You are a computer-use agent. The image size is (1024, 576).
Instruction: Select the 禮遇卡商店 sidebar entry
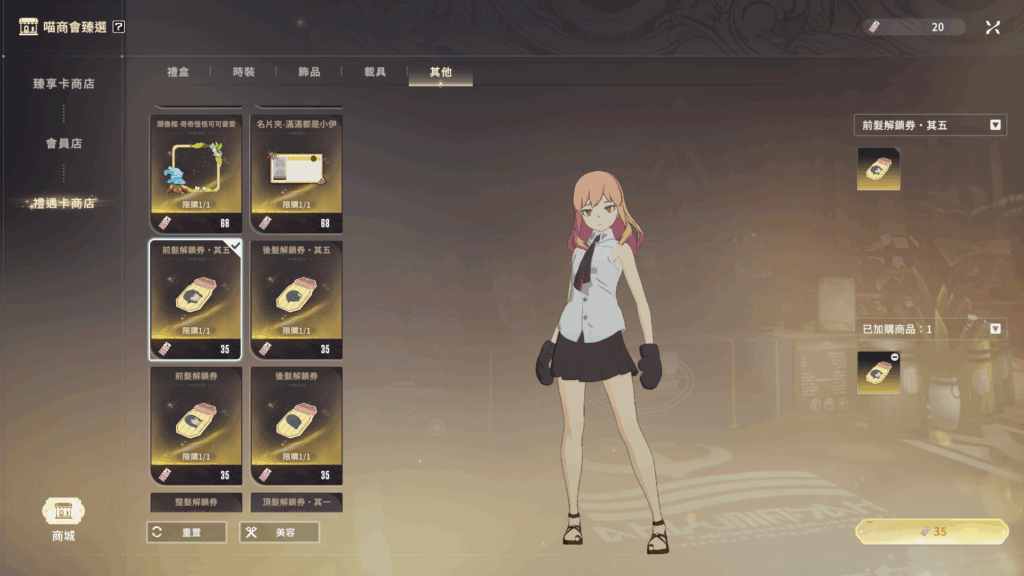(63, 203)
